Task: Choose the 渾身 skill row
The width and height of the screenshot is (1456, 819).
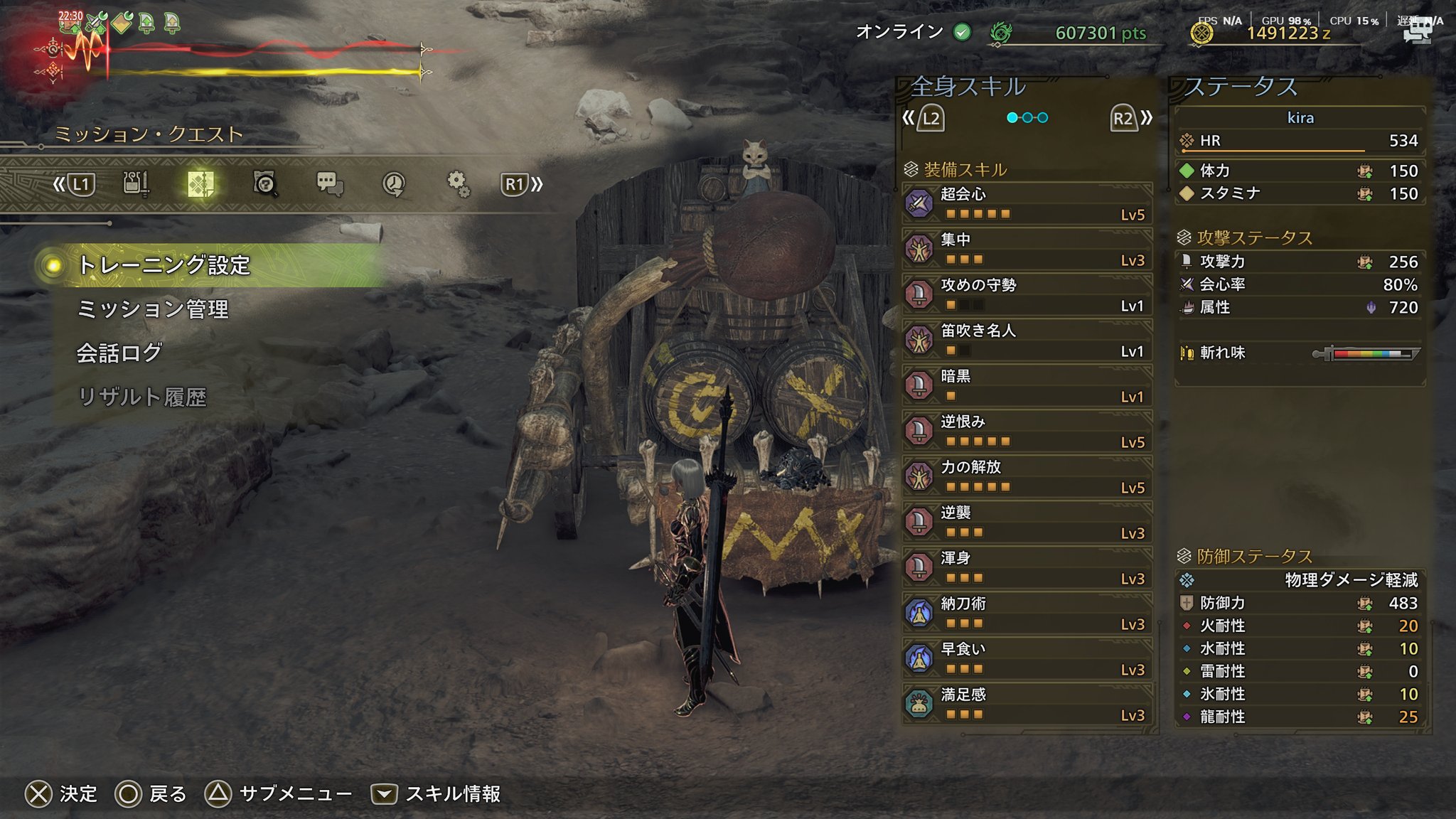Action: 1027,568
